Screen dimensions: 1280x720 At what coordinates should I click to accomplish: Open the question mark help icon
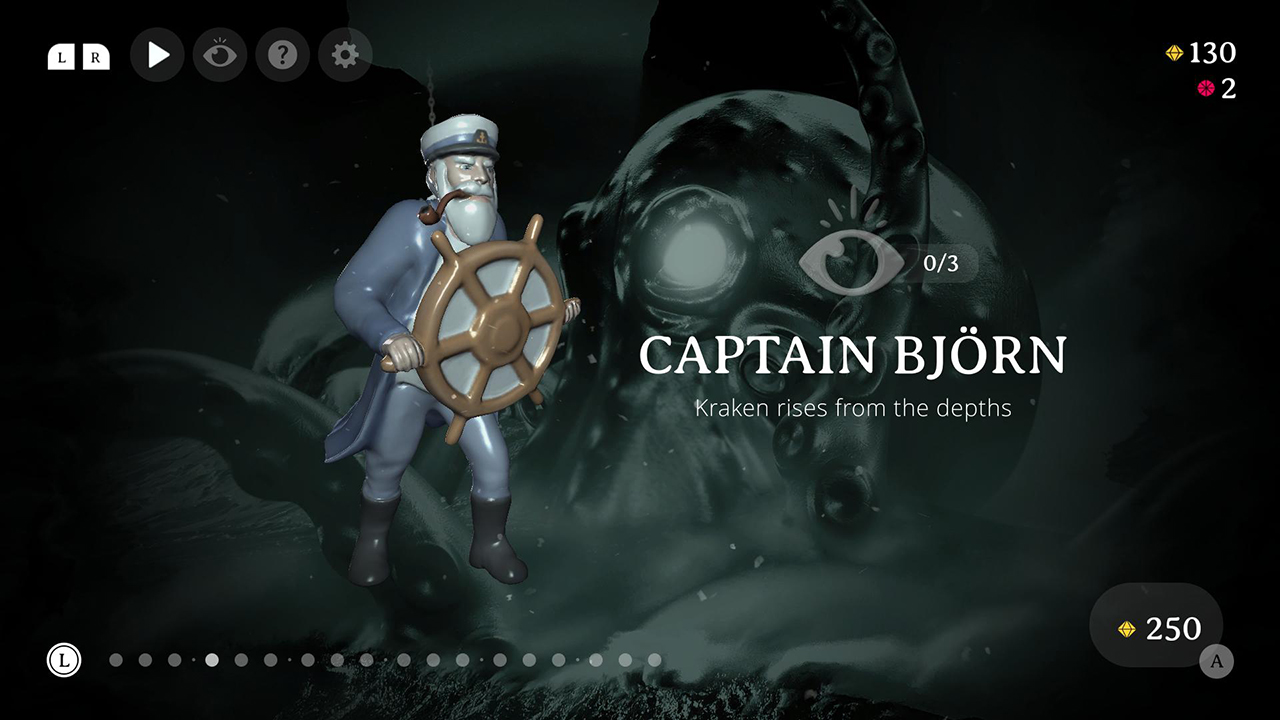pos(281,55)
